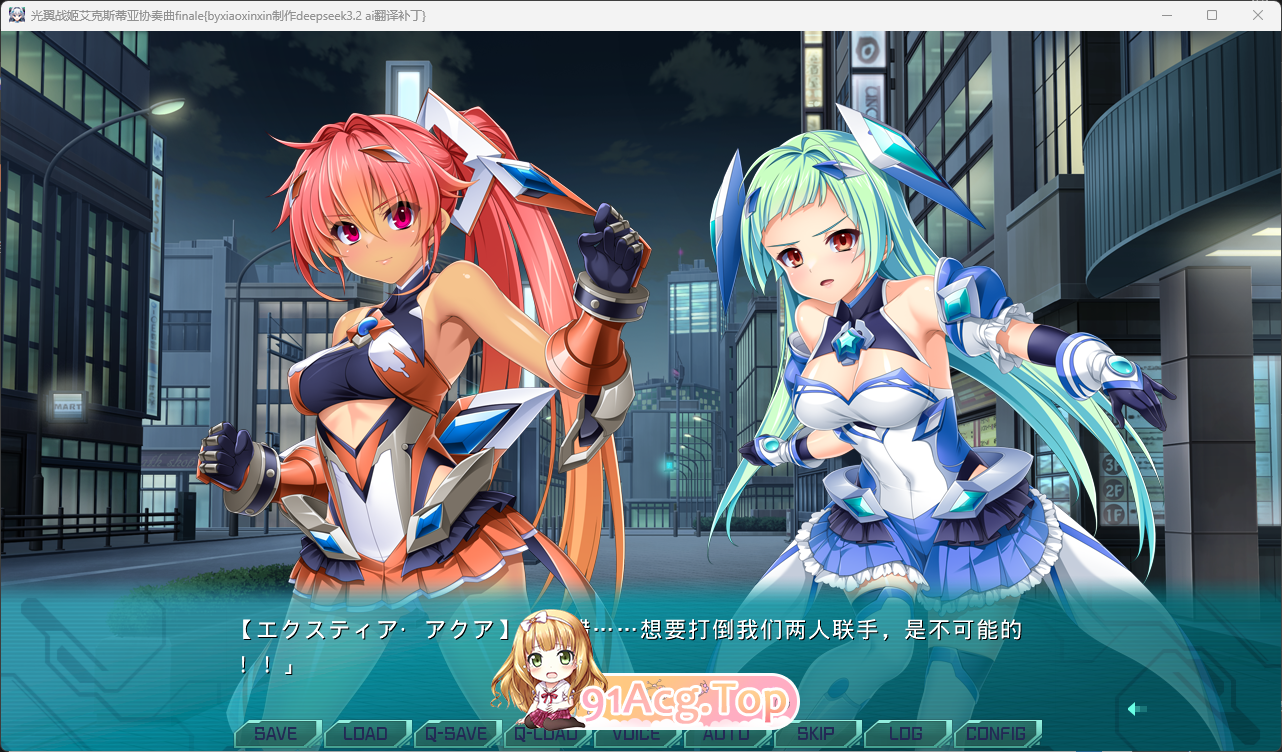Open the CONFIG settings screen
The height and width of the screenshot is (752, 1282).
(x=996, y=733)
